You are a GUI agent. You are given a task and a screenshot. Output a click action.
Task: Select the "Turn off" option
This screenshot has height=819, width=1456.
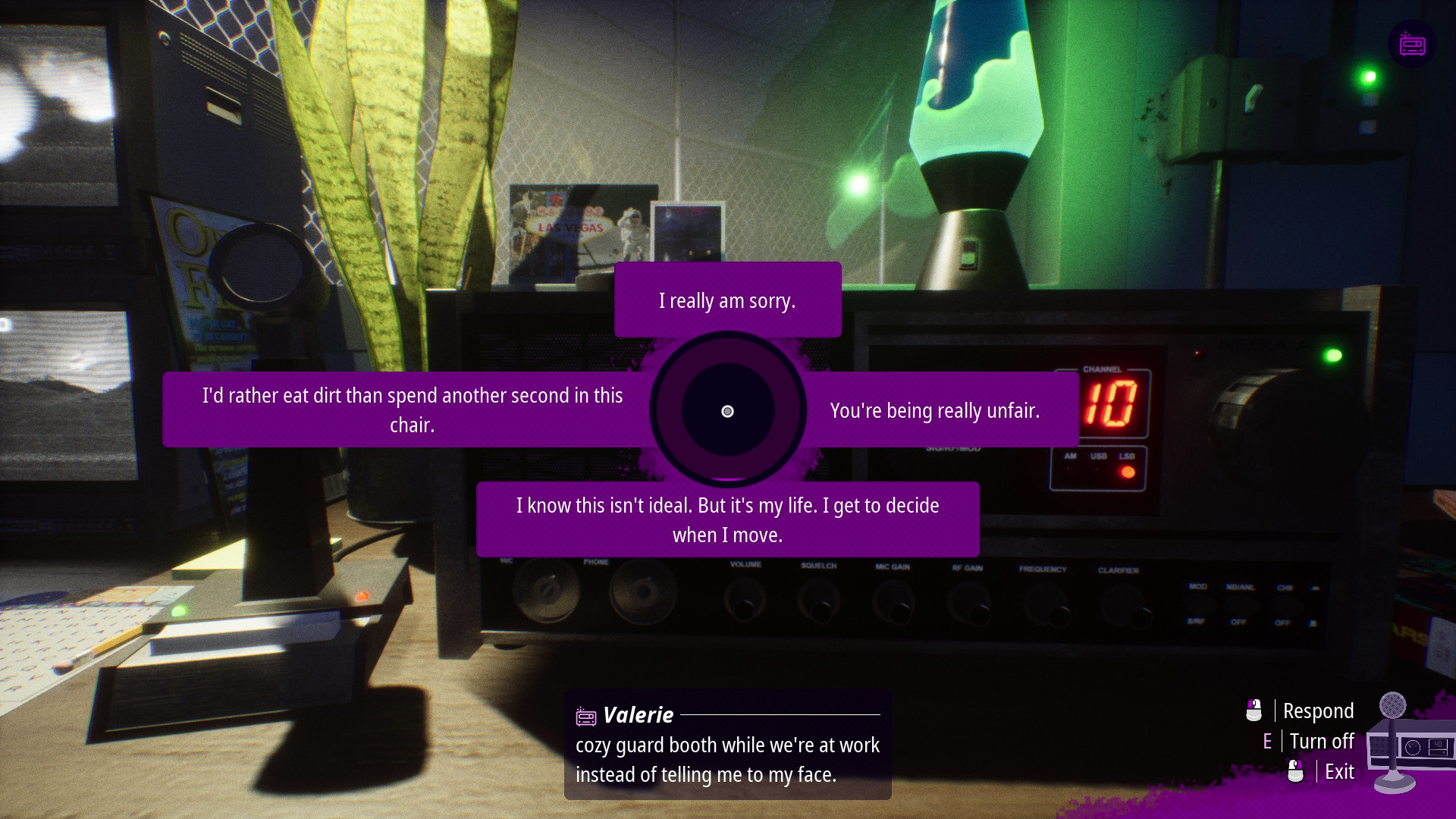[1323, 741]
